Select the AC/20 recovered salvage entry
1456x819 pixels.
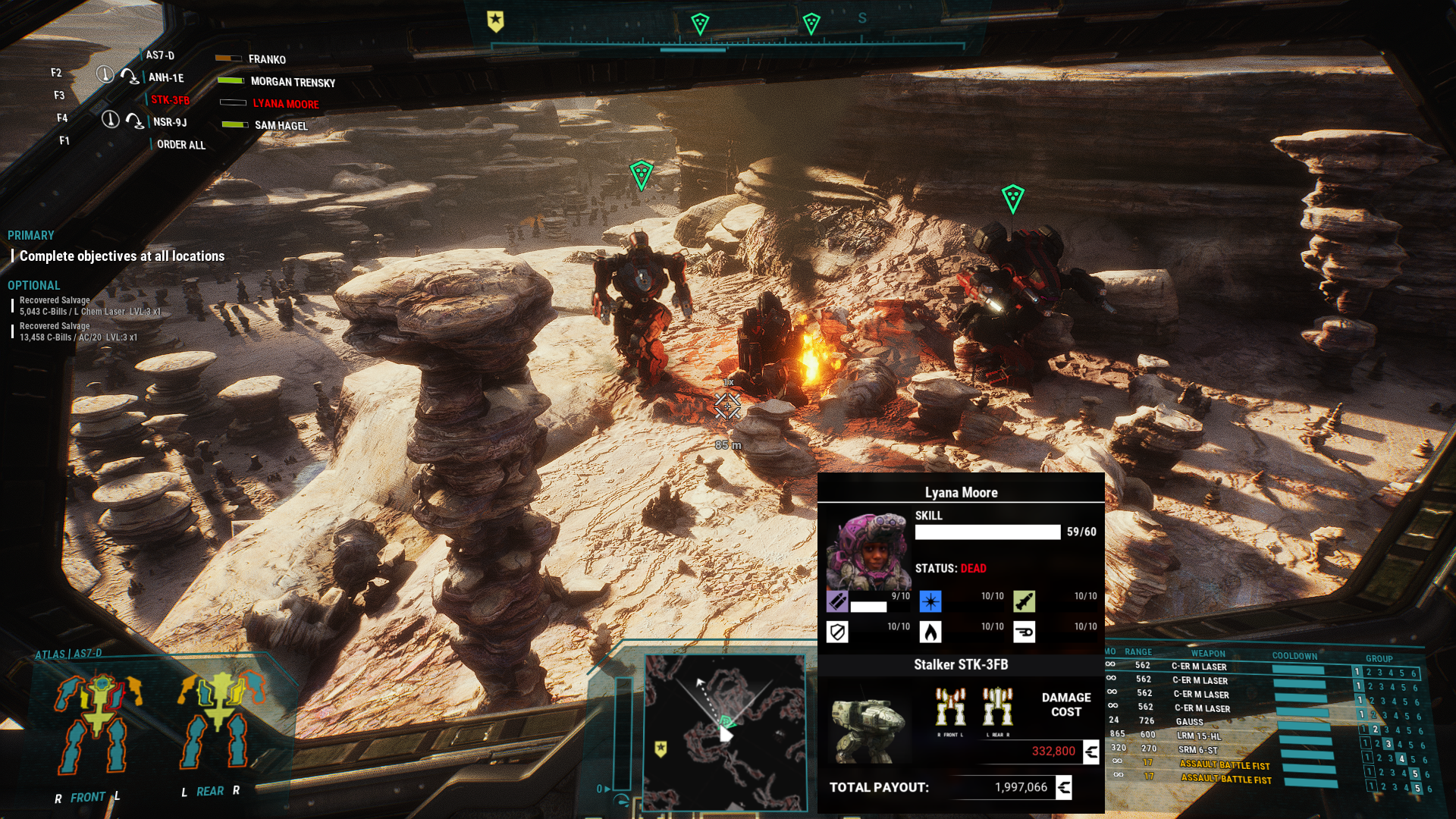tap(78, 332)
